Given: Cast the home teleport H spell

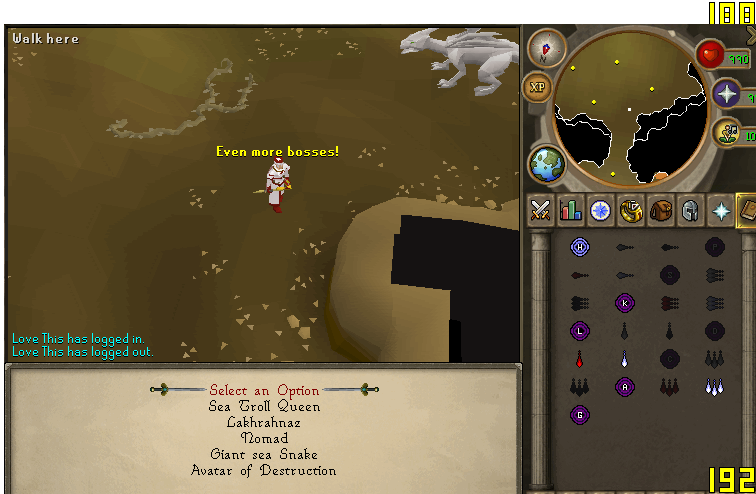Looking at the screenshot, I should click(x=579, y=247).
